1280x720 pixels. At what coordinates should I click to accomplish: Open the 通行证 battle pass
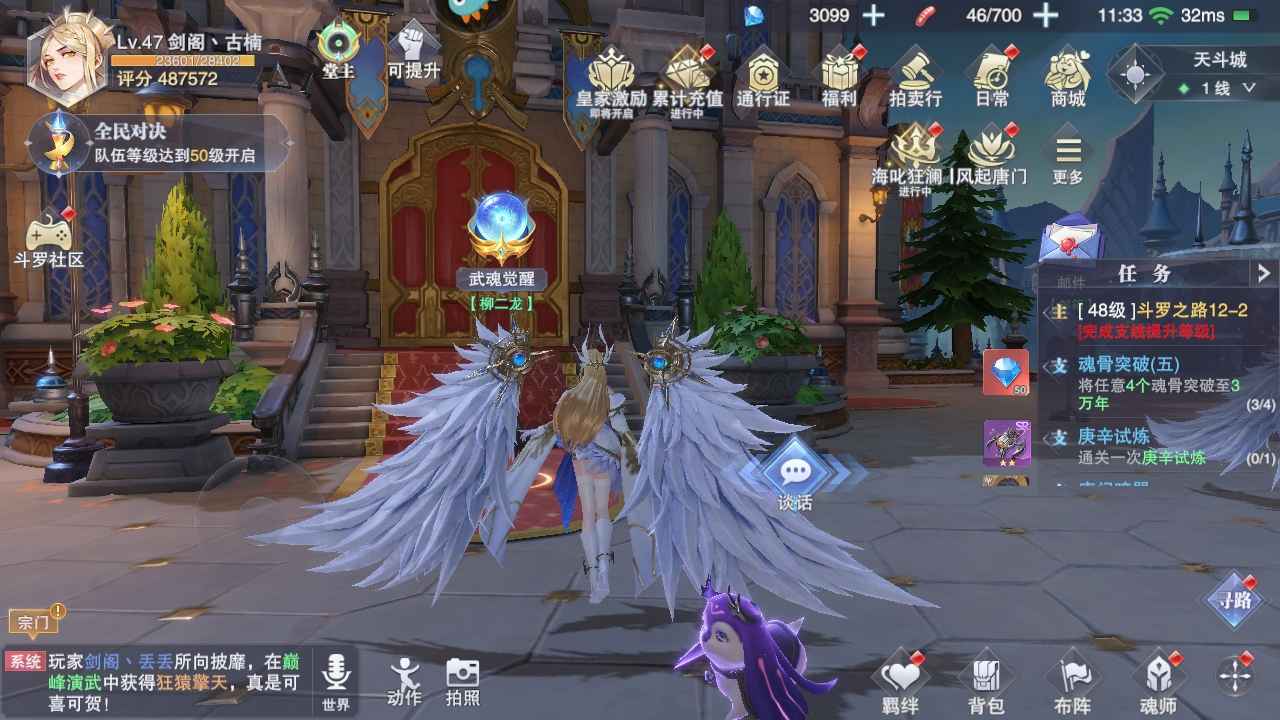[x=763, y=76]
